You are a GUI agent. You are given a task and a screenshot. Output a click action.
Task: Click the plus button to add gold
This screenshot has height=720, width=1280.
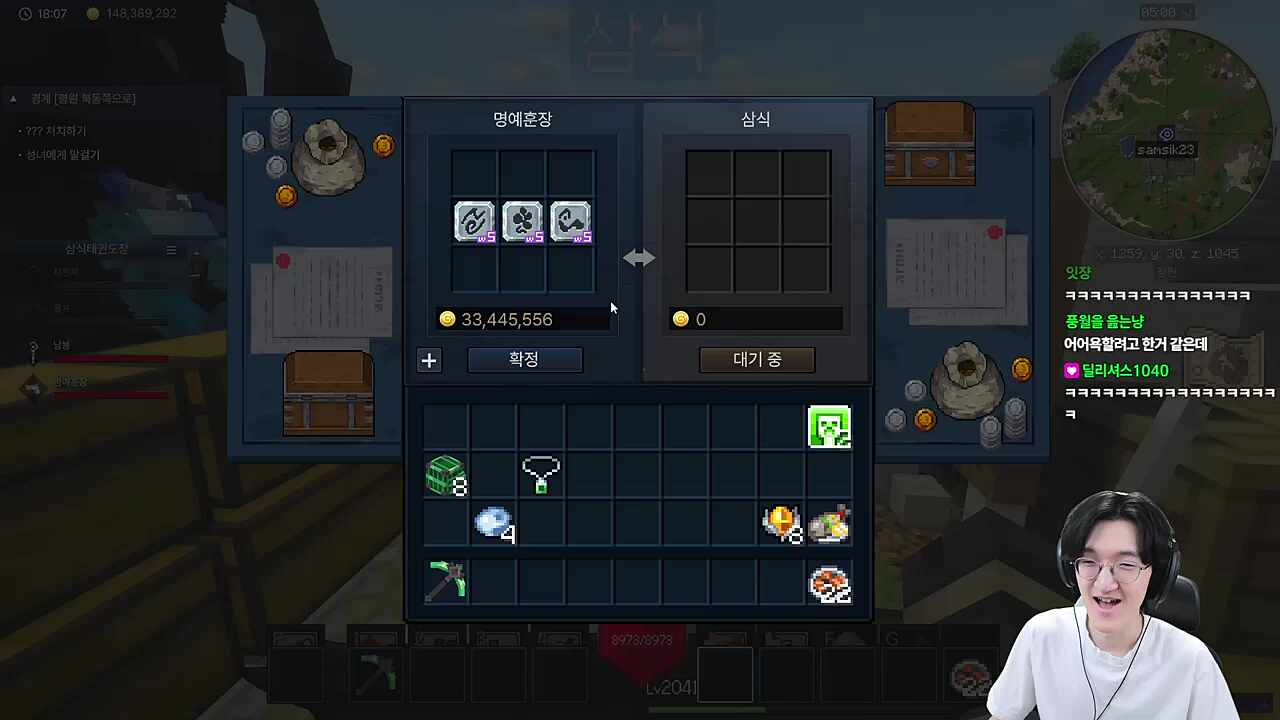coord(428,360)
